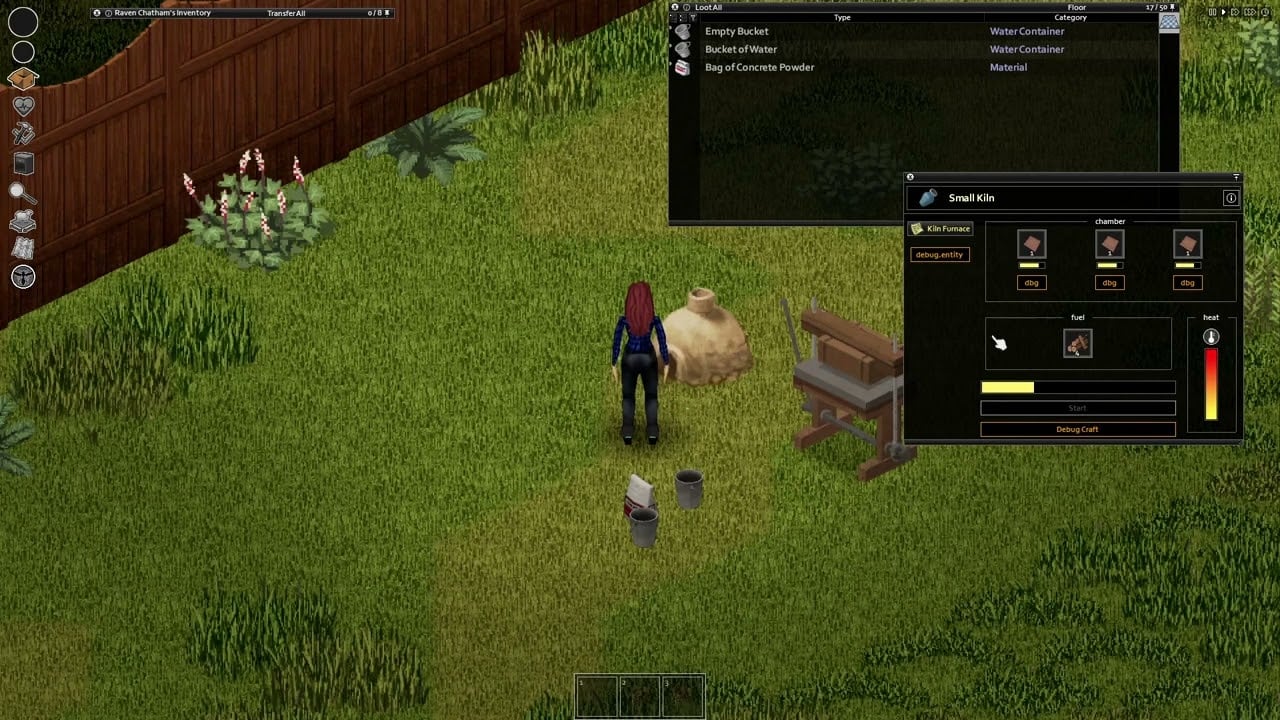Open the inventory using the box icon

[23, 79]
